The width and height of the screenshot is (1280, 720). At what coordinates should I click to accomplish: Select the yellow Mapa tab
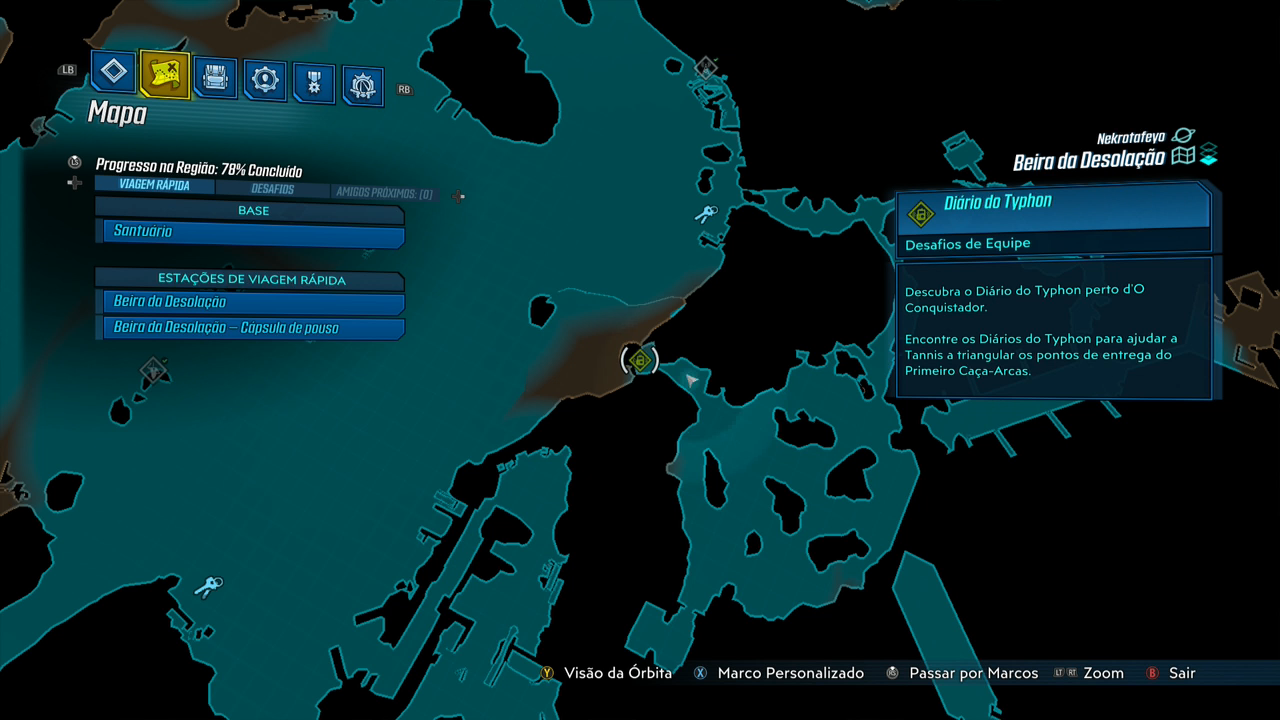pos(164,73)
